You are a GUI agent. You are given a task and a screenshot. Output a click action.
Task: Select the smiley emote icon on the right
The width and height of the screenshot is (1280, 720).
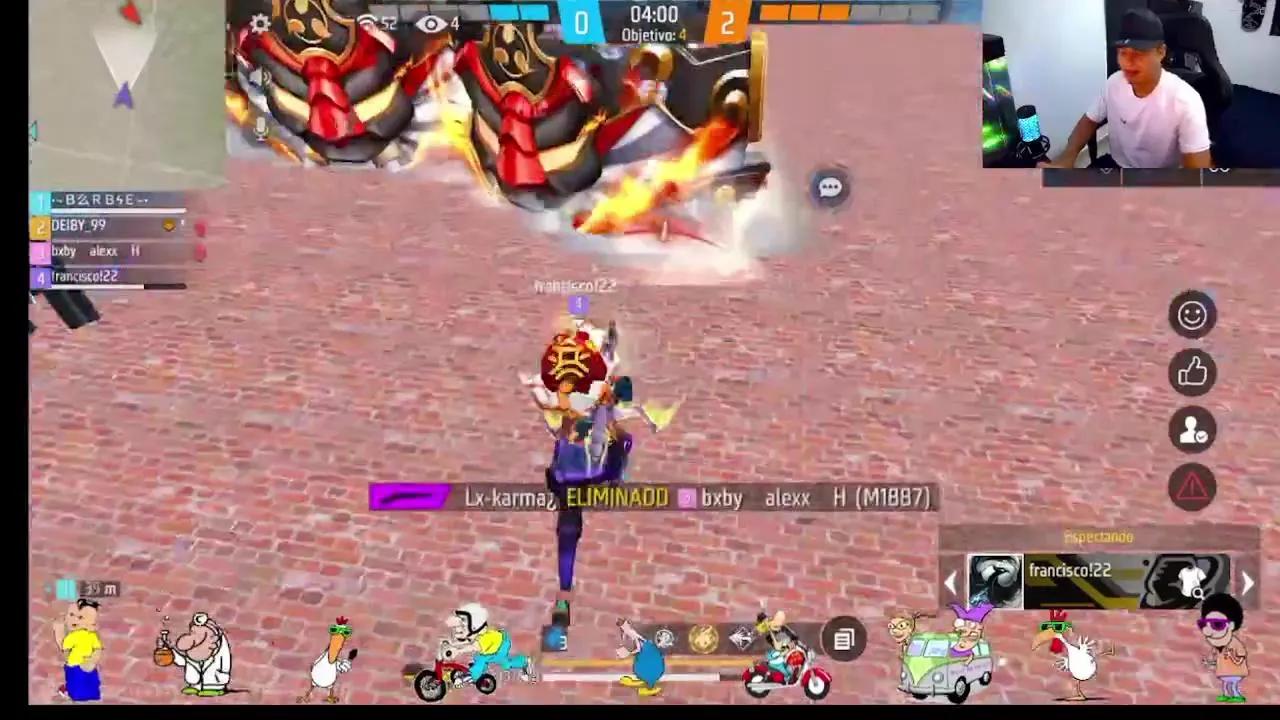[x=1192, y=315]
